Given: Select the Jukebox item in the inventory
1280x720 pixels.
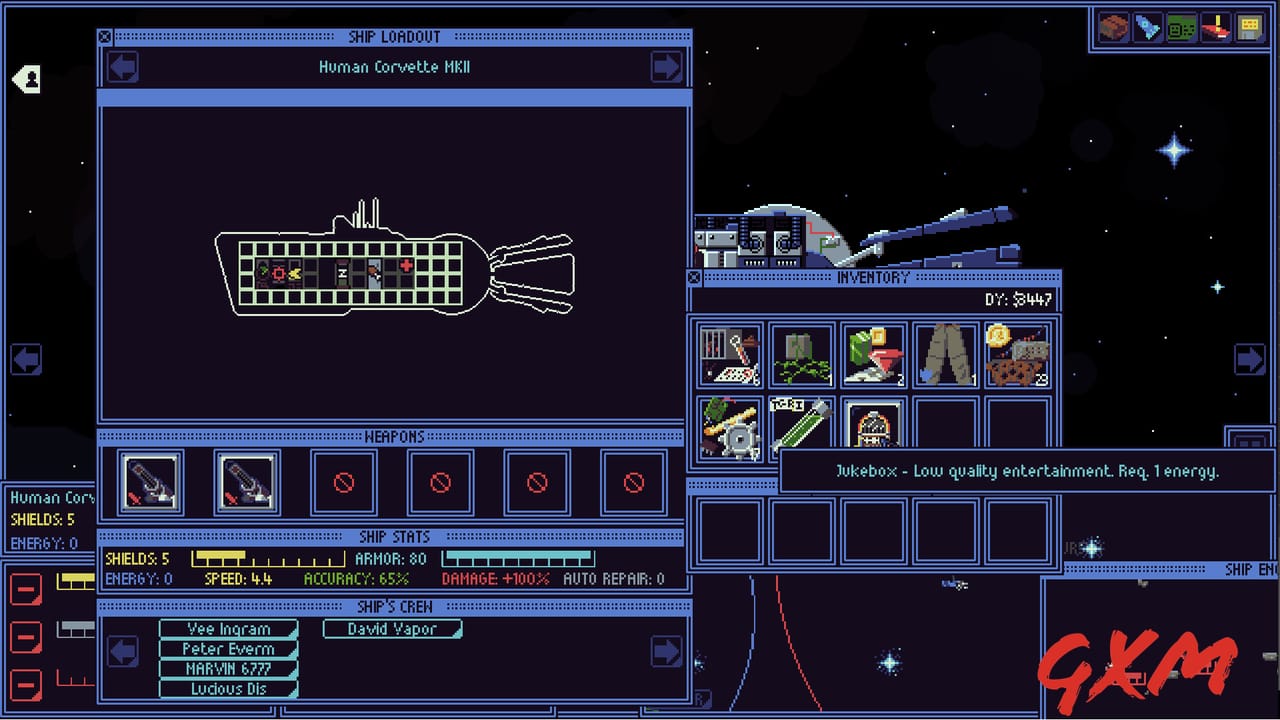Looking at the screenshot, I should (873, 427).
